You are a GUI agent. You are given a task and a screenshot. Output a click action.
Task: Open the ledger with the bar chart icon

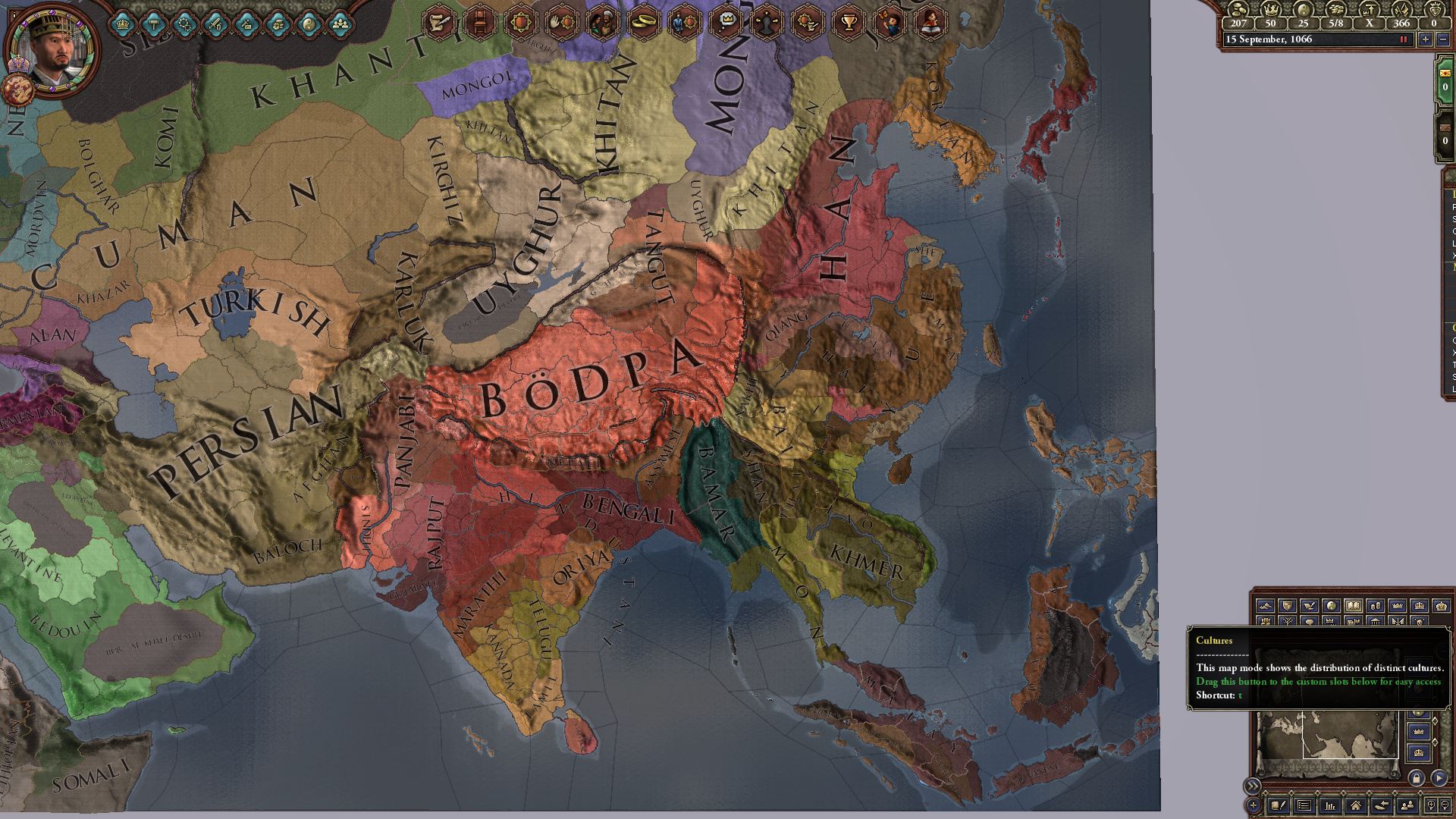pos(1330,806)
